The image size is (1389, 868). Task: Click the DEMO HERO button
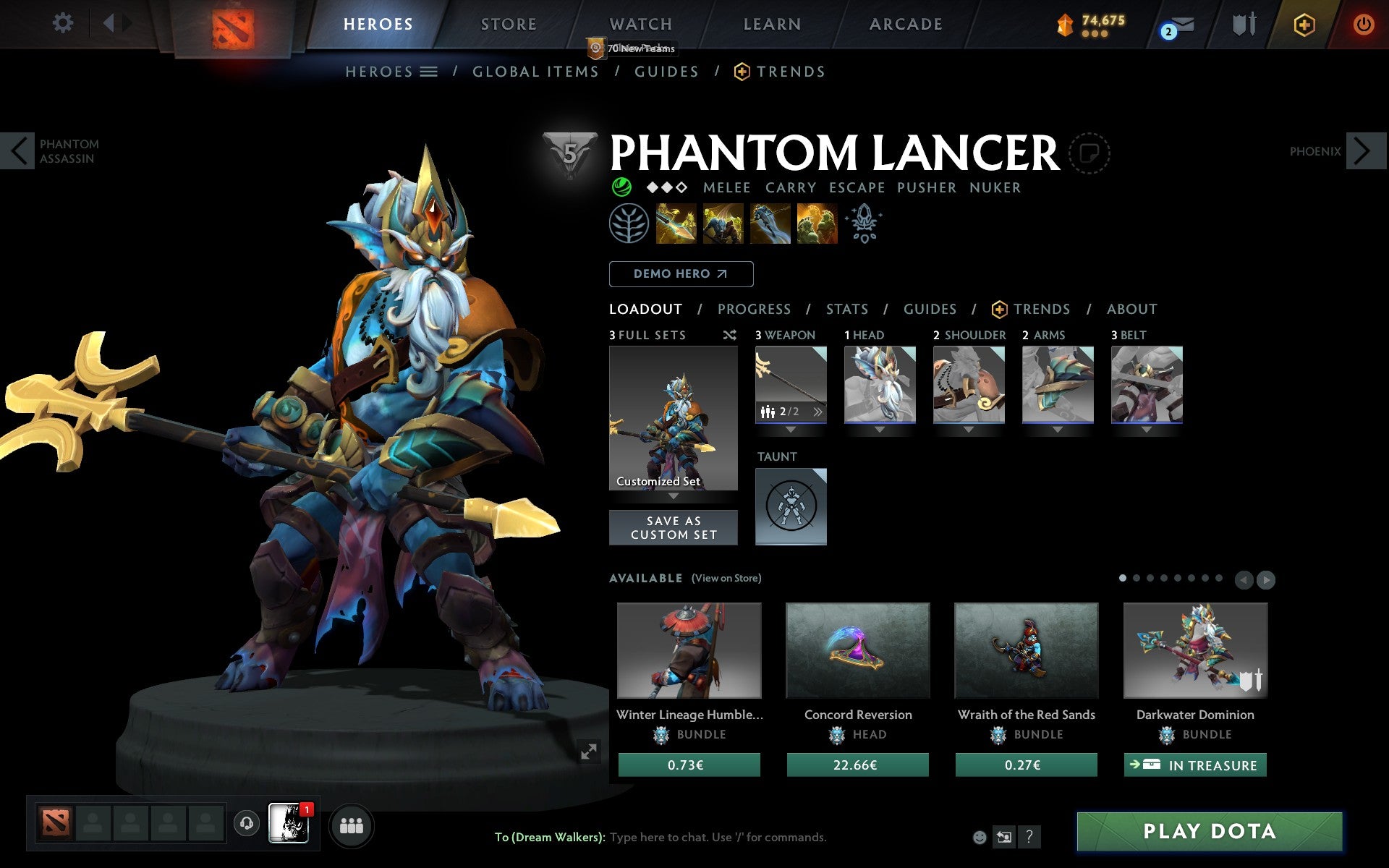681,273
